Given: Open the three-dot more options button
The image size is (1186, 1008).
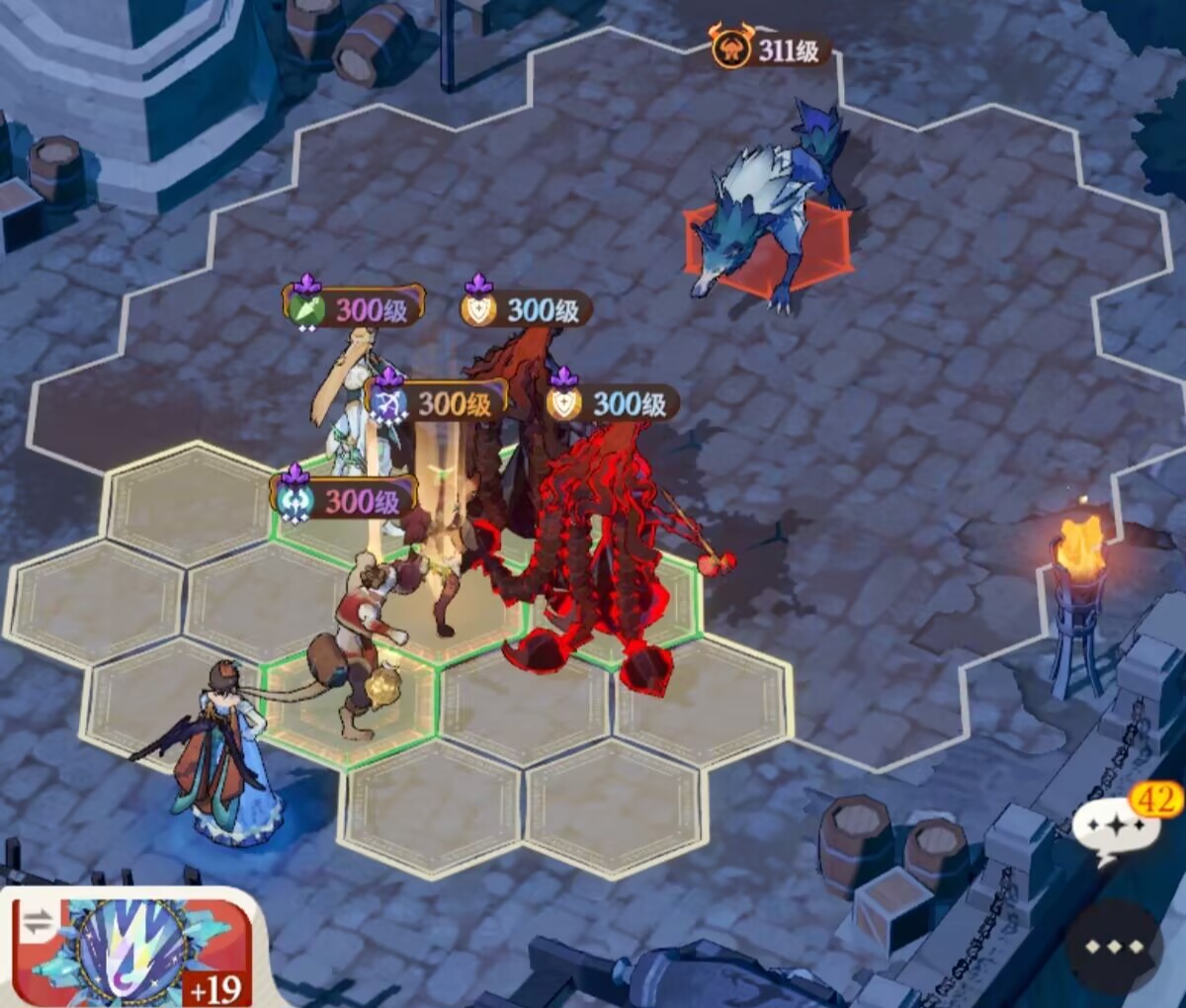Looking at the screenshot, I should [1114, 947].
